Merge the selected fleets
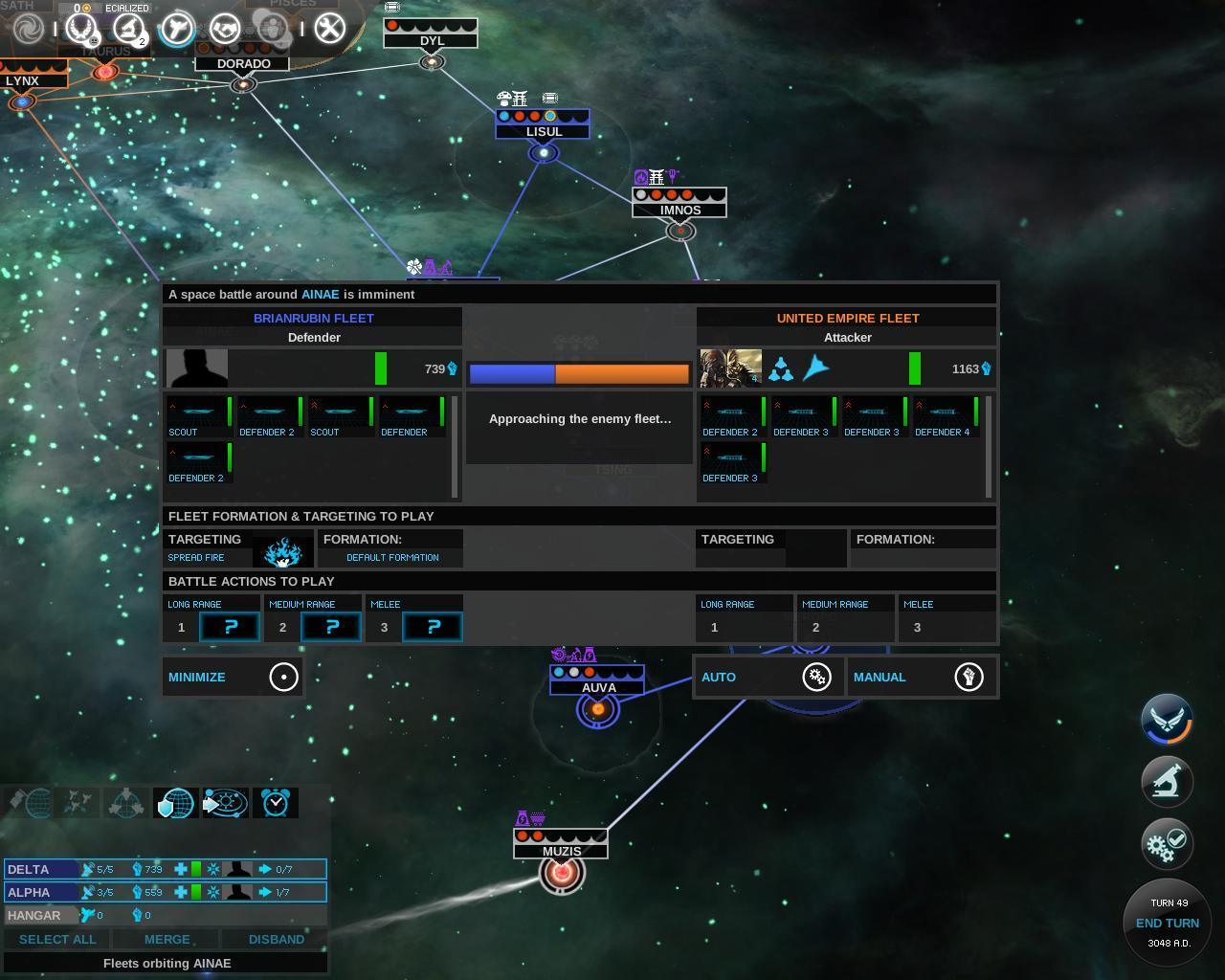Viewport: 1225px width, 980px height. point(167,939)
